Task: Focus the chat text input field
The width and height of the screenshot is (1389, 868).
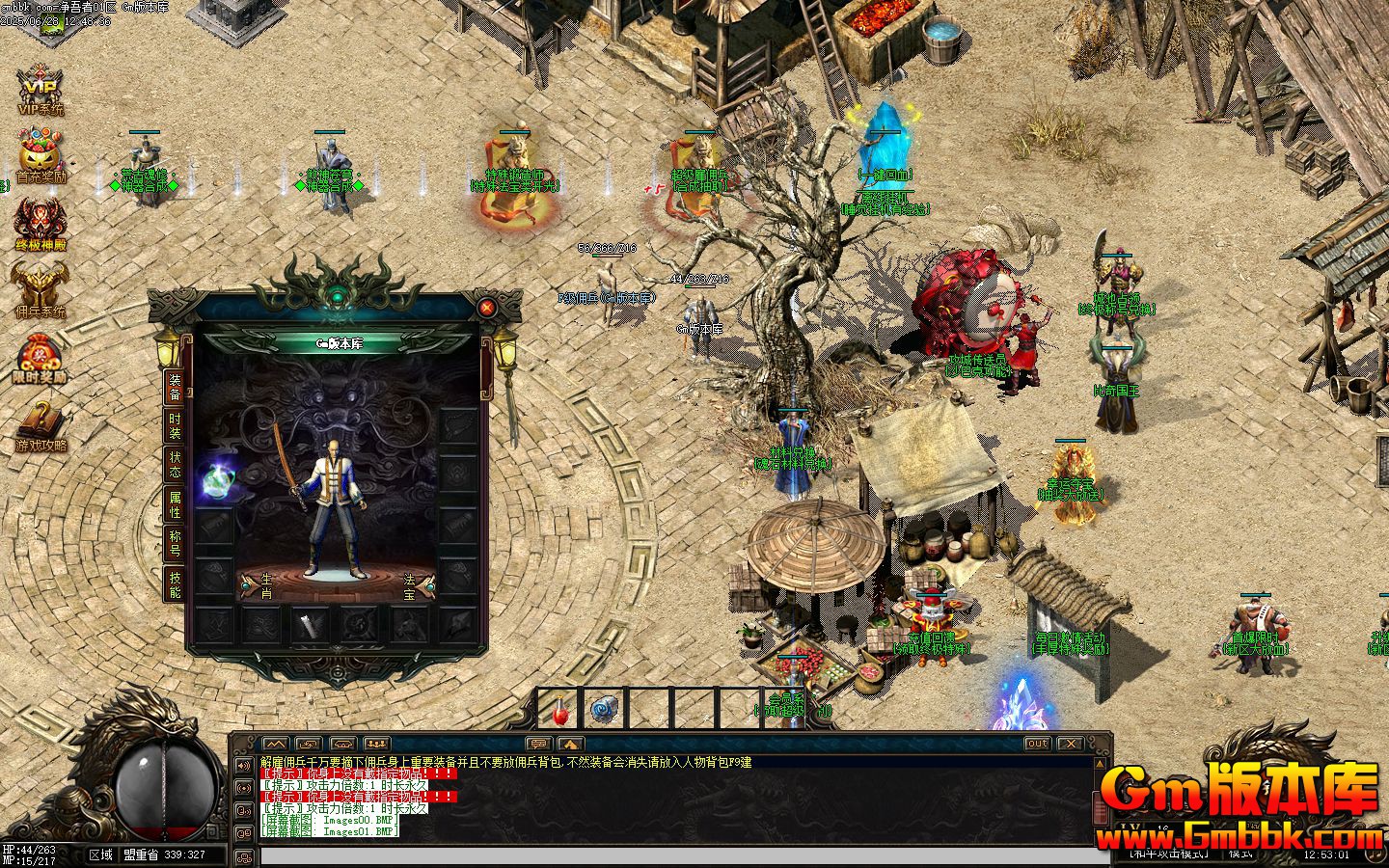Action: [x=675, y=856]
